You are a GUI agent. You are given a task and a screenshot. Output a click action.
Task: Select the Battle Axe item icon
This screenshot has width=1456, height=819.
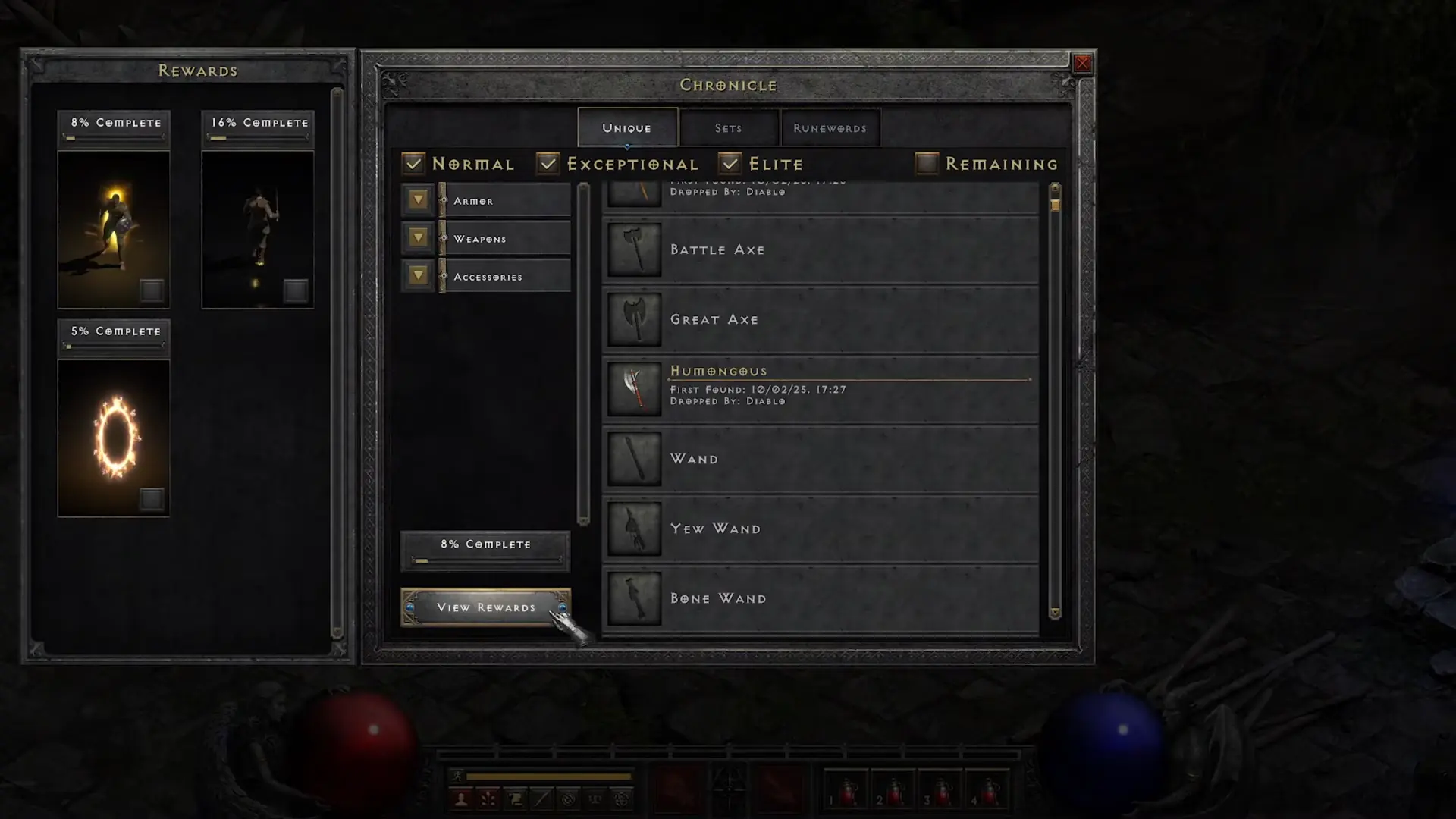pyautogui.click(x=634, y=249)
